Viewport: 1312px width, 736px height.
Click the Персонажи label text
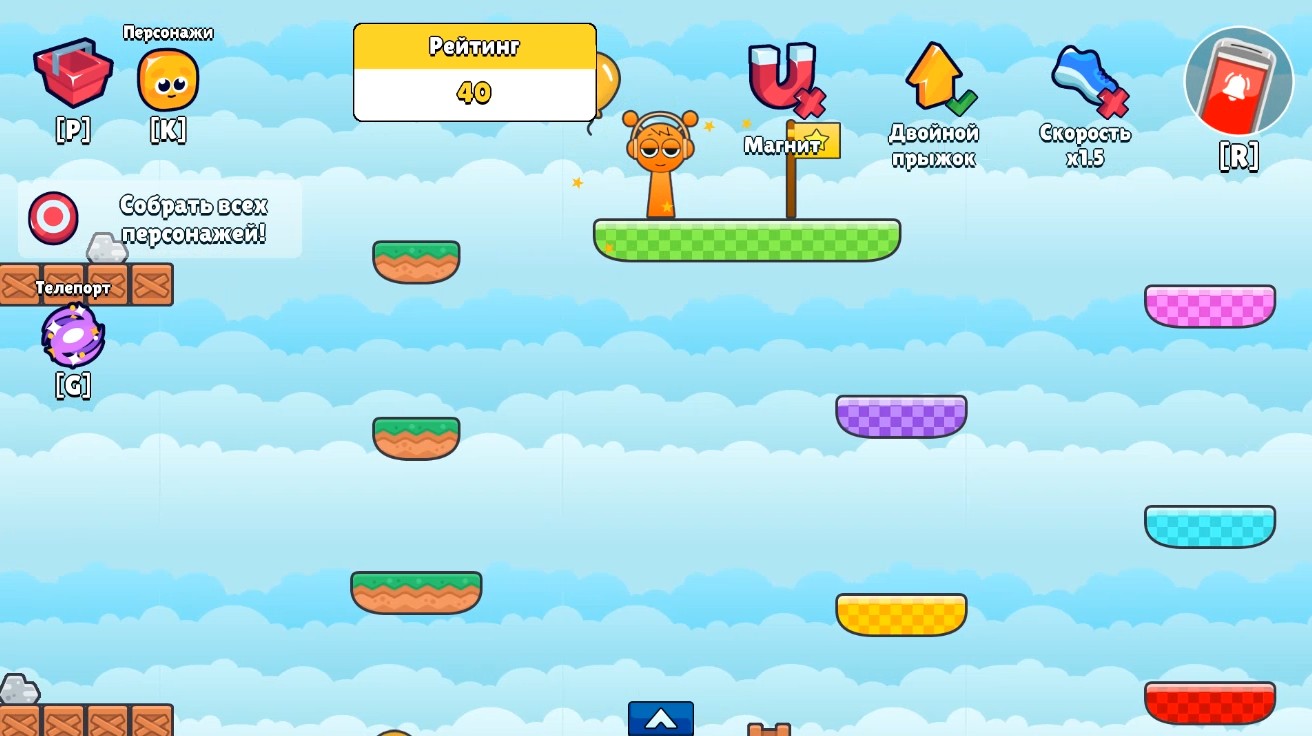(x=167, y=32)
